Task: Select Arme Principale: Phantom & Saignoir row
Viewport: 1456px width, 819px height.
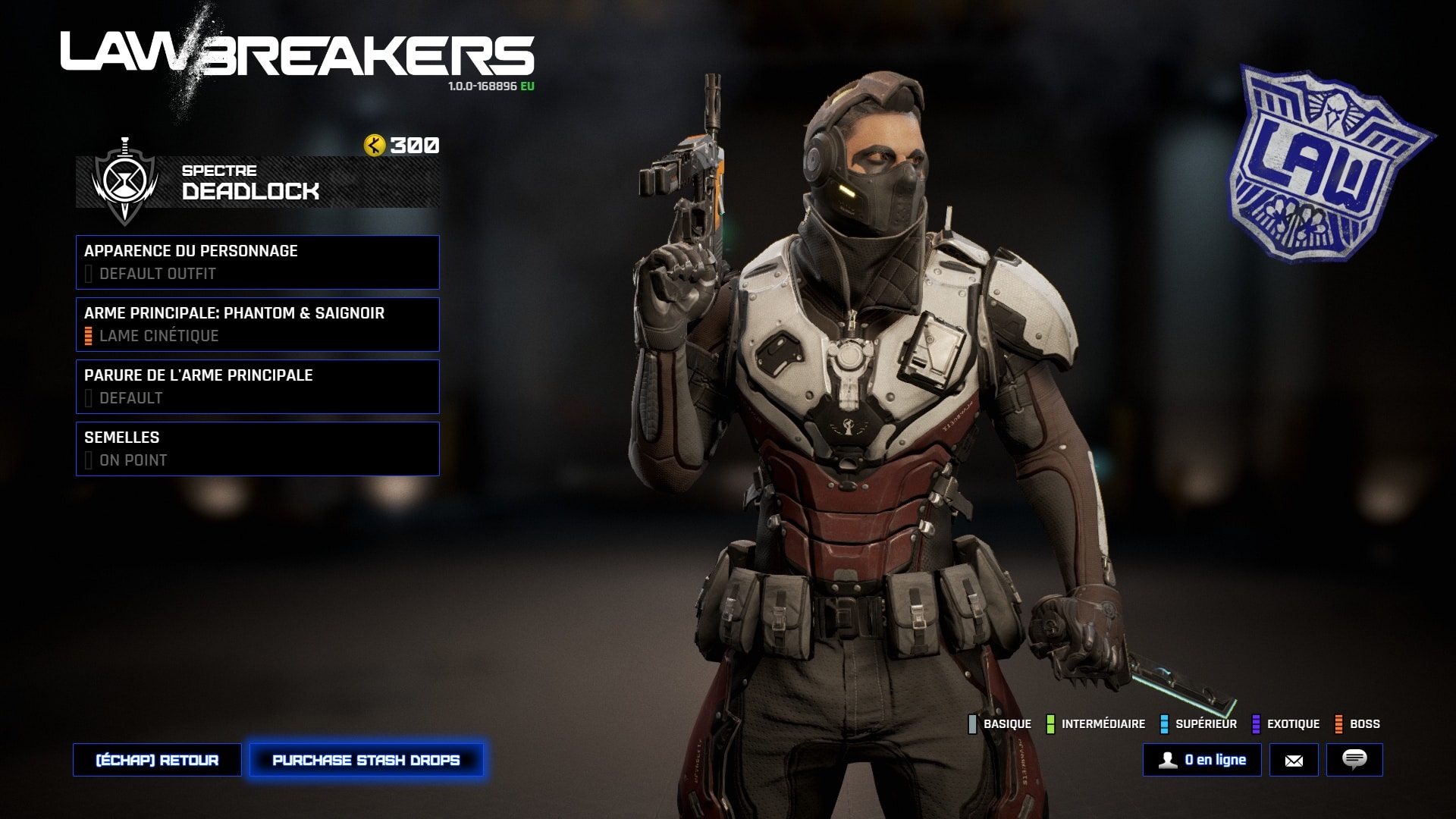Action: point(257,325)
